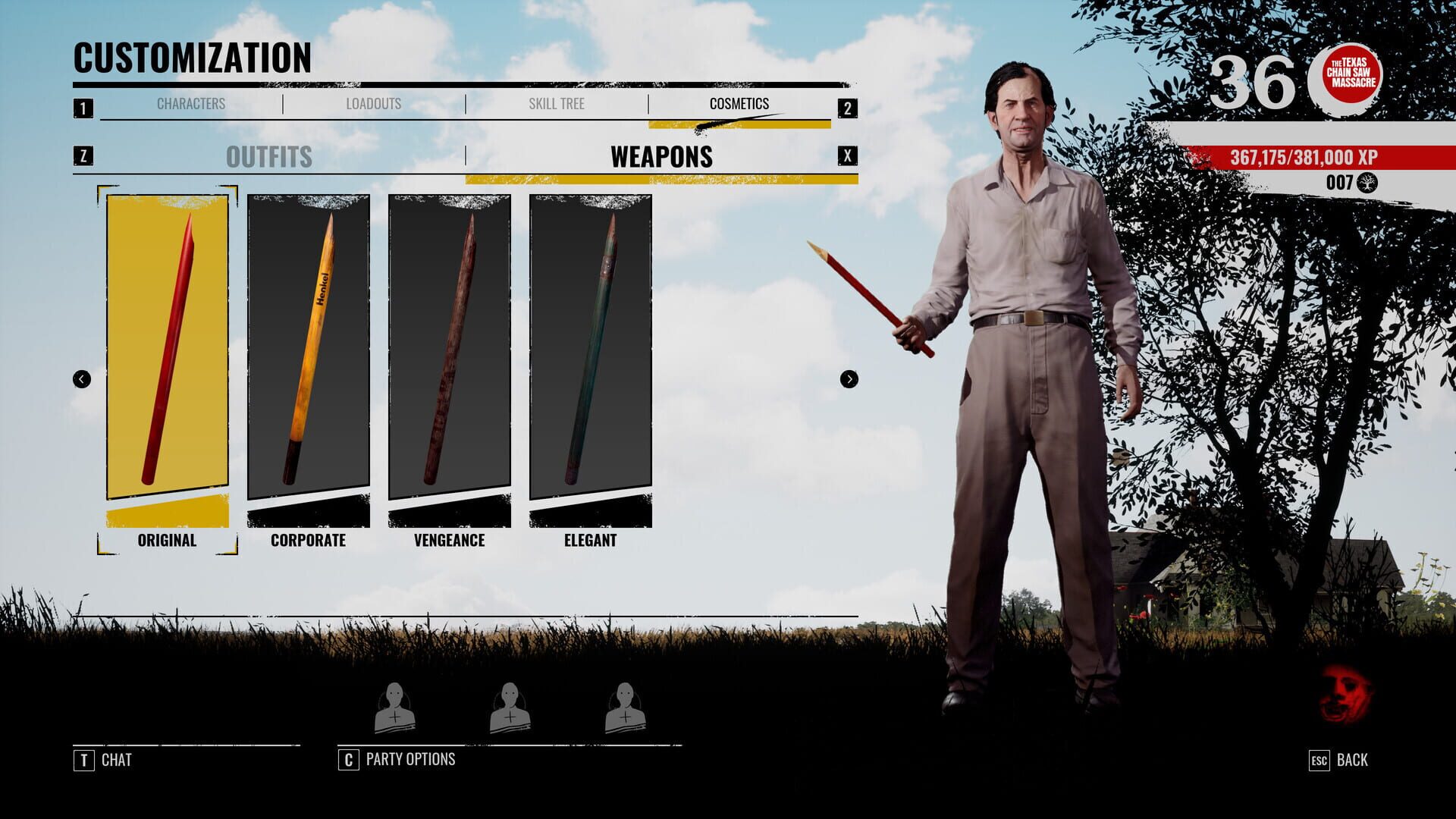1456x819 pixels.
Task: Switch to the Skill Tree tab
Action: 557,105
